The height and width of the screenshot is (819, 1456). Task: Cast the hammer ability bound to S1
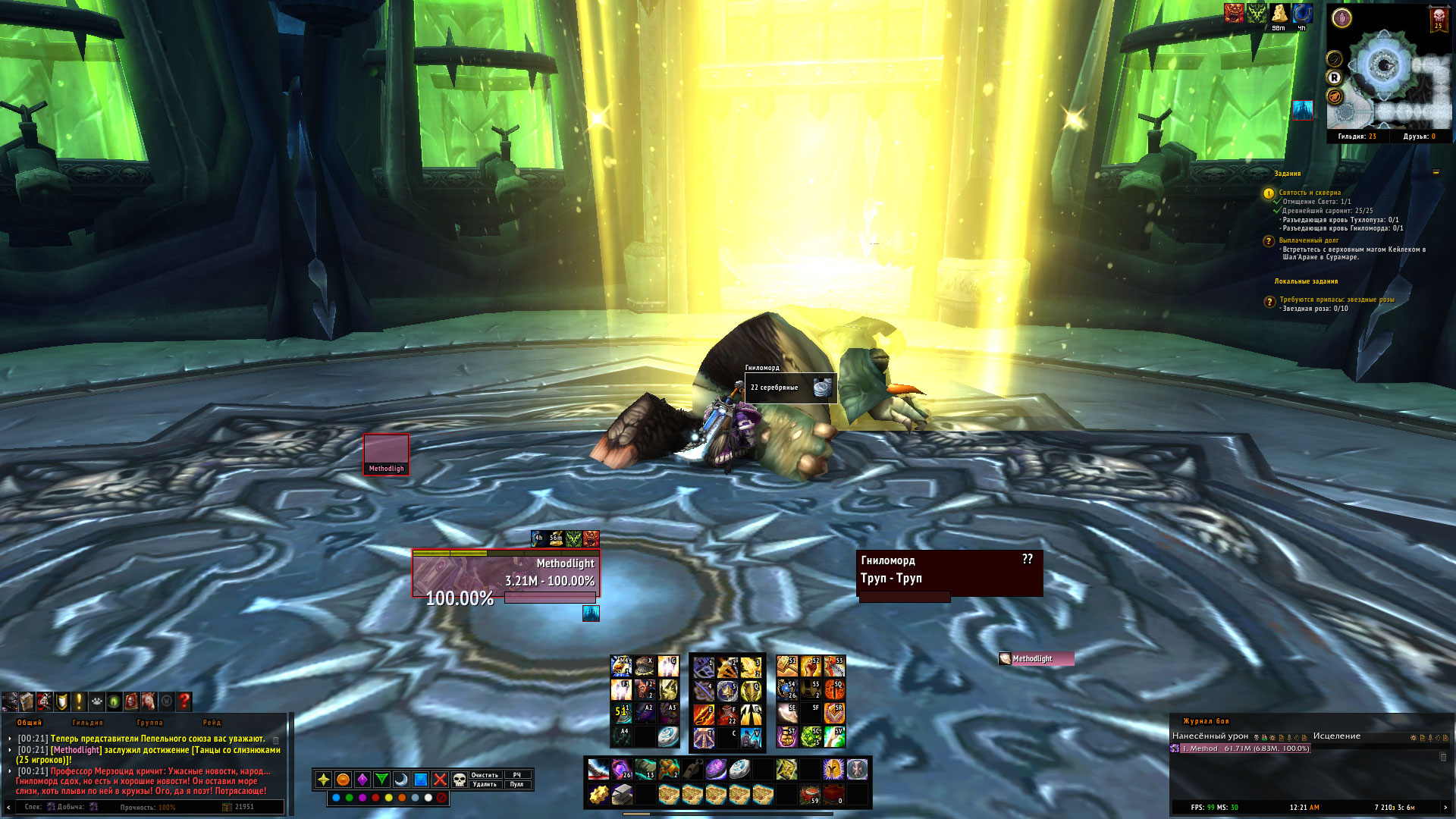click(x=787, y=667)
